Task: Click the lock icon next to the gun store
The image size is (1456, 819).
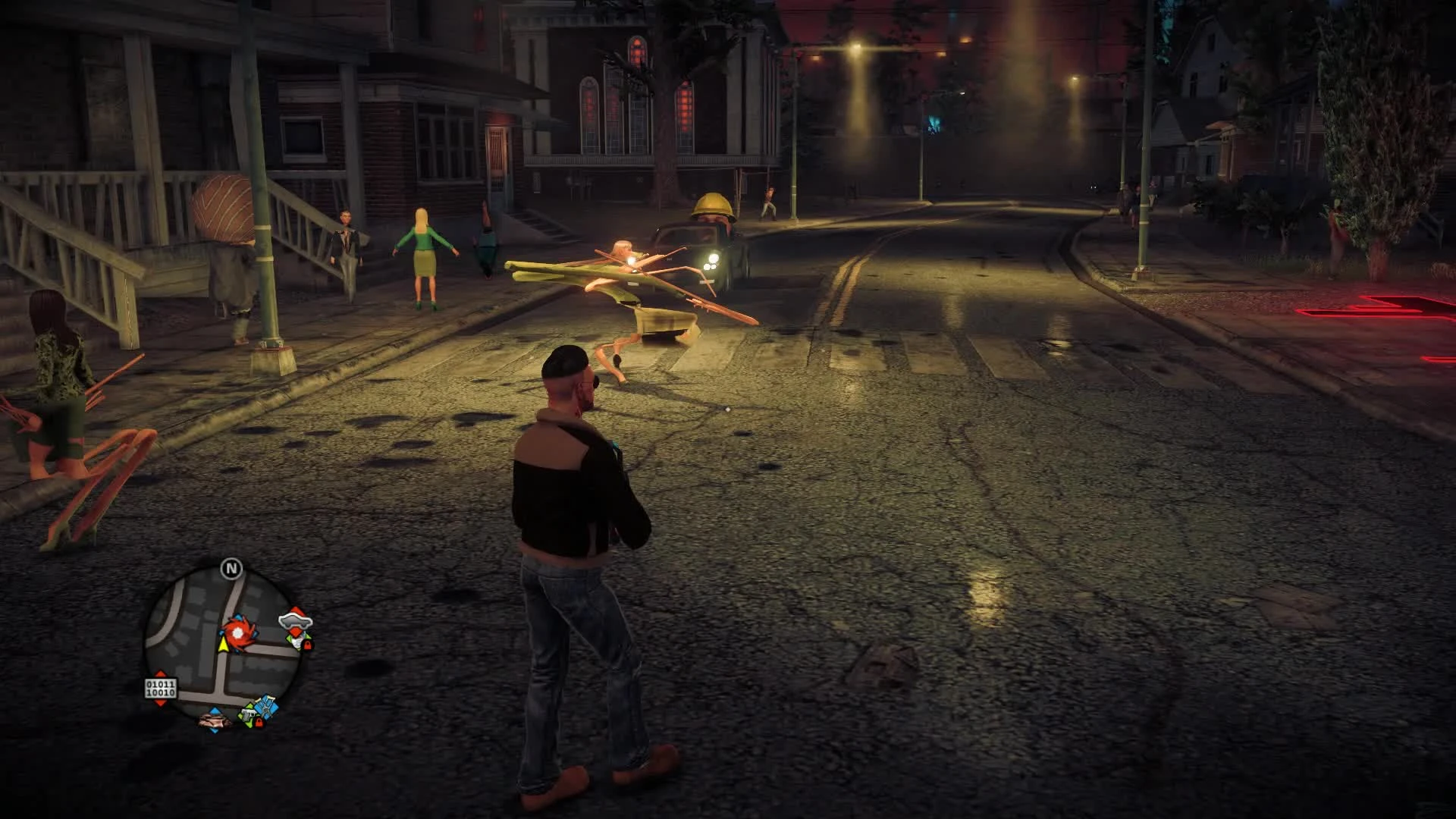Action: [259, 722]
